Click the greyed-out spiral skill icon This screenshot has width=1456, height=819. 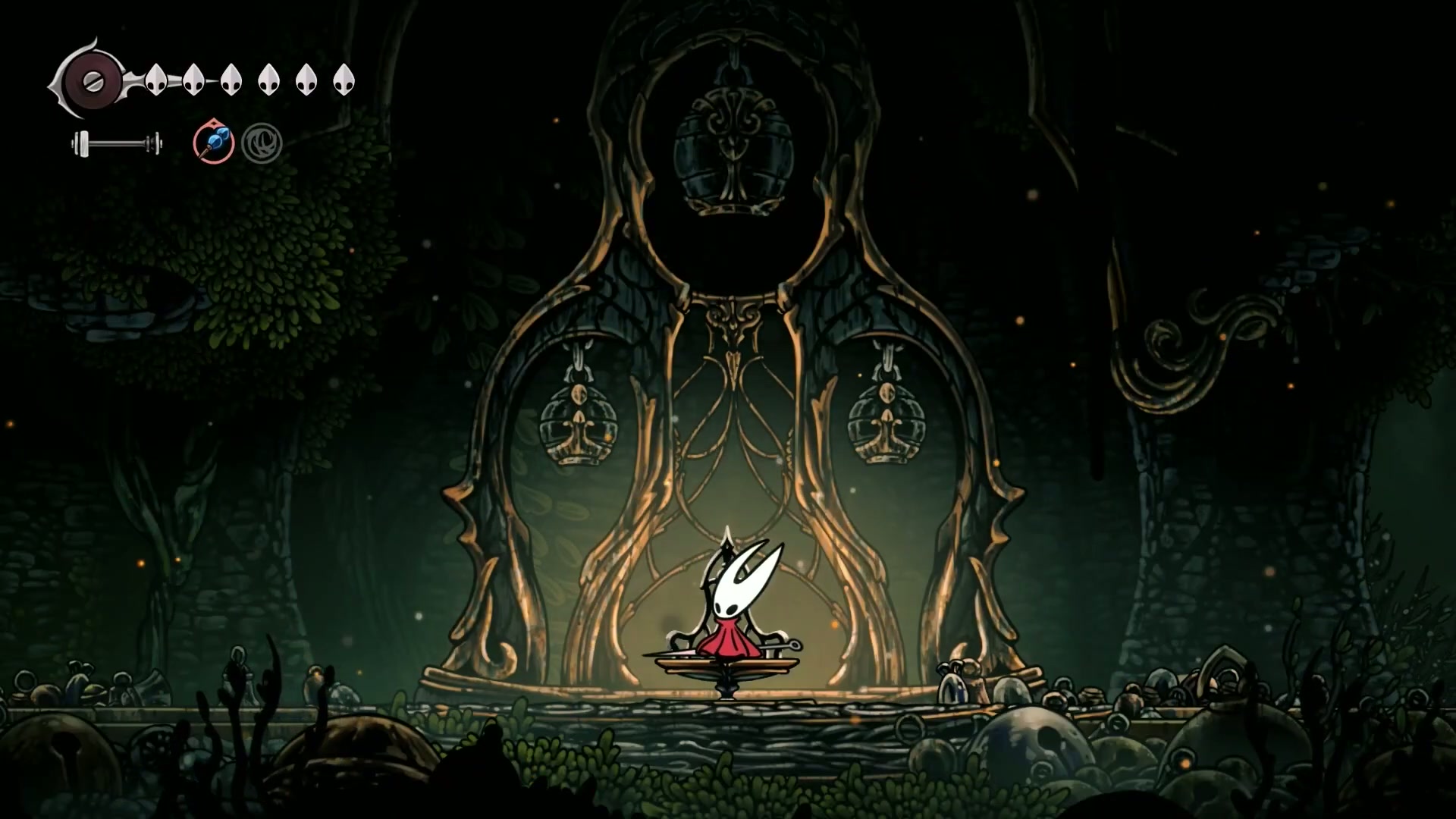[262, 143]
